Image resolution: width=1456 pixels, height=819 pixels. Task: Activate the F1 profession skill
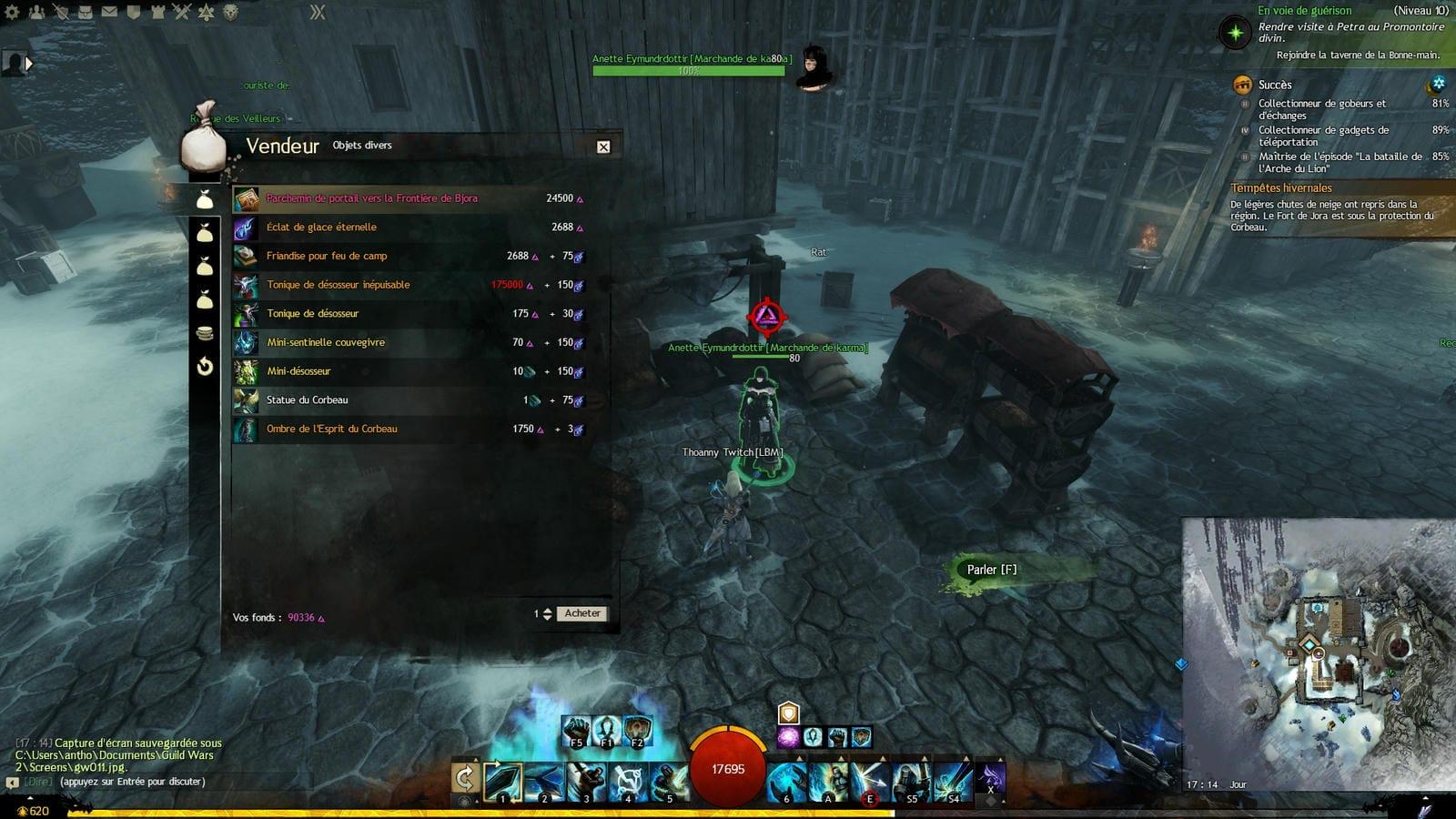pos(606,730)
